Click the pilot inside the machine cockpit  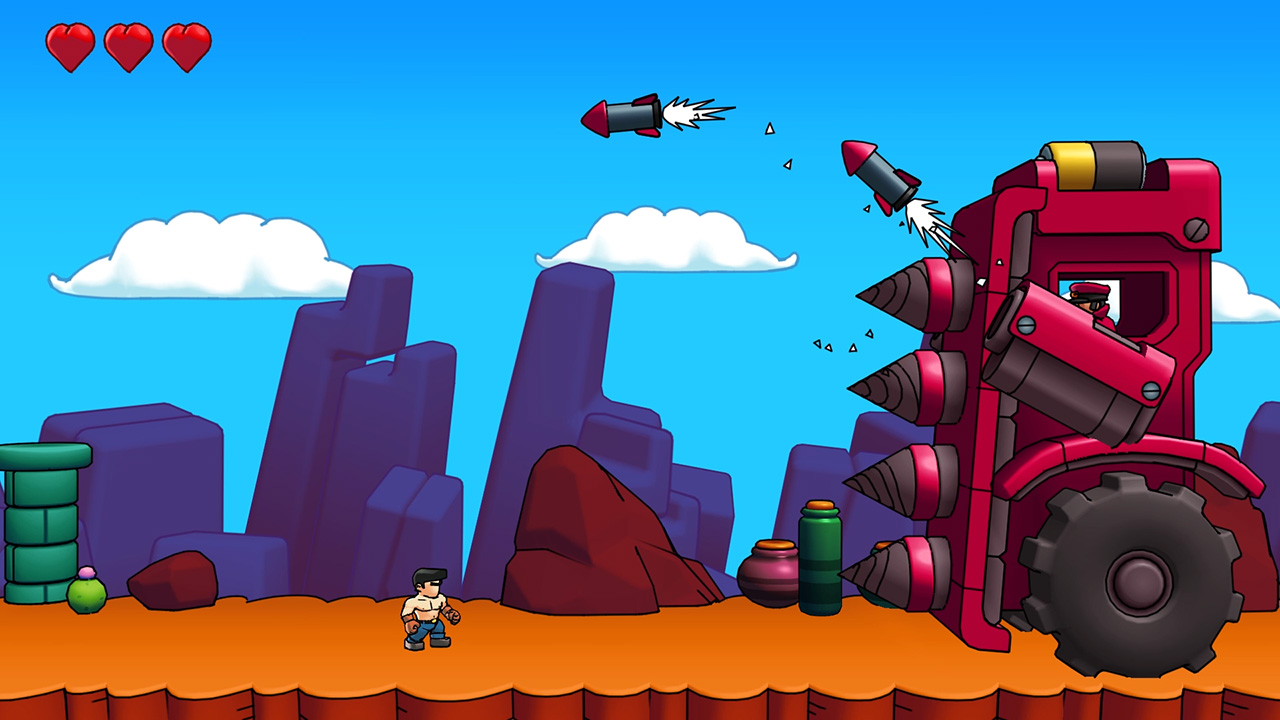(x=1090, y=300)
